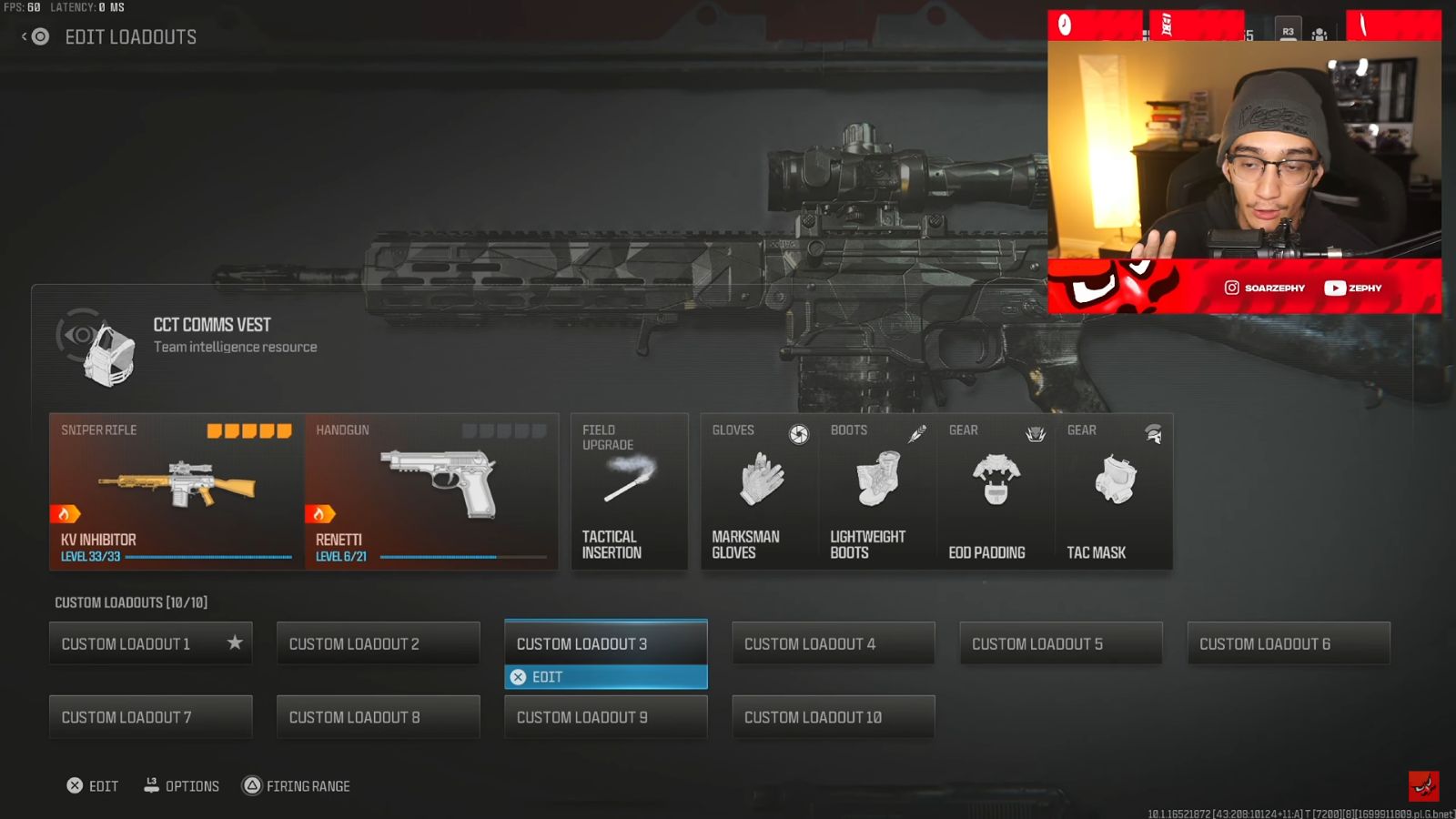Screen dimensions: 1456x819
Task: Open Custom Loadout 10
Action: click(x=832, y=717)
